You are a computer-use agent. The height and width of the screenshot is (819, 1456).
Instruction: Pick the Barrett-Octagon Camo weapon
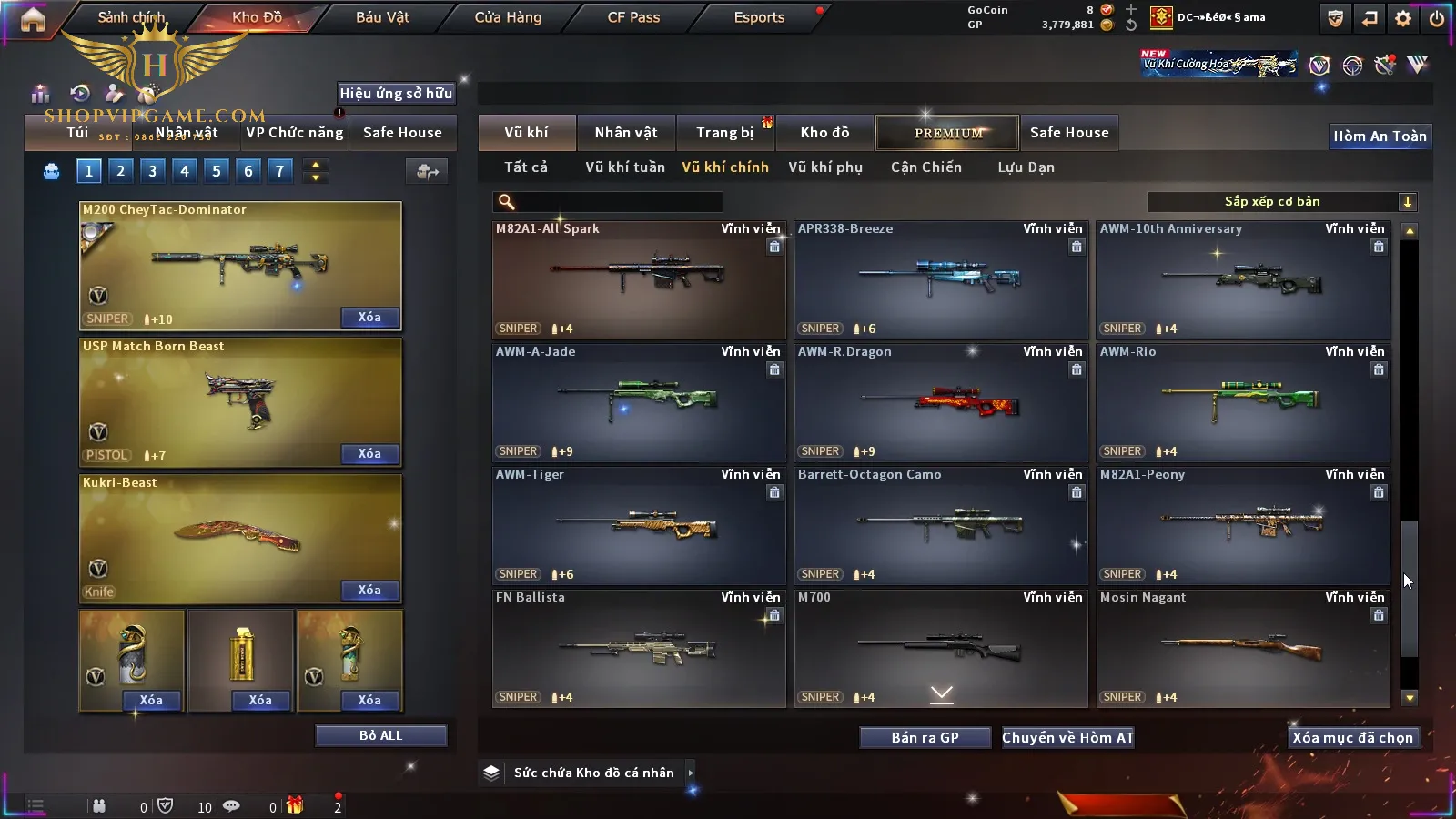coord(941,525)
